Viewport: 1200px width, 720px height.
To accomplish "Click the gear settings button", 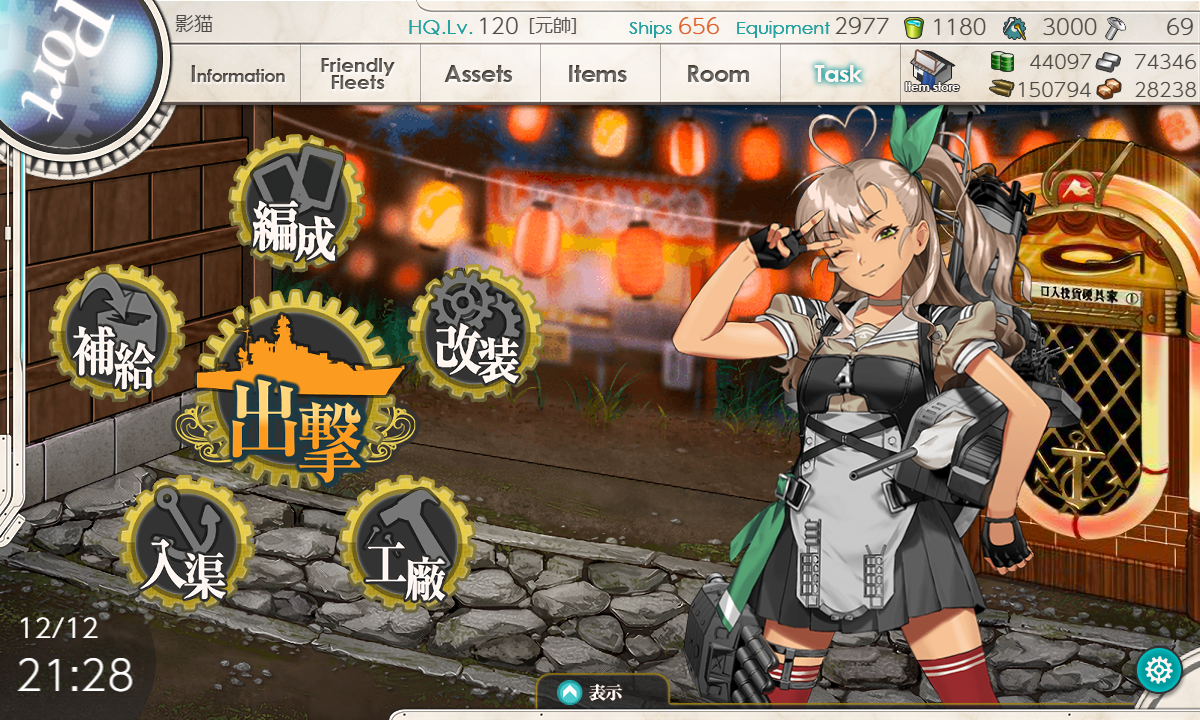I will point(1160,669).
